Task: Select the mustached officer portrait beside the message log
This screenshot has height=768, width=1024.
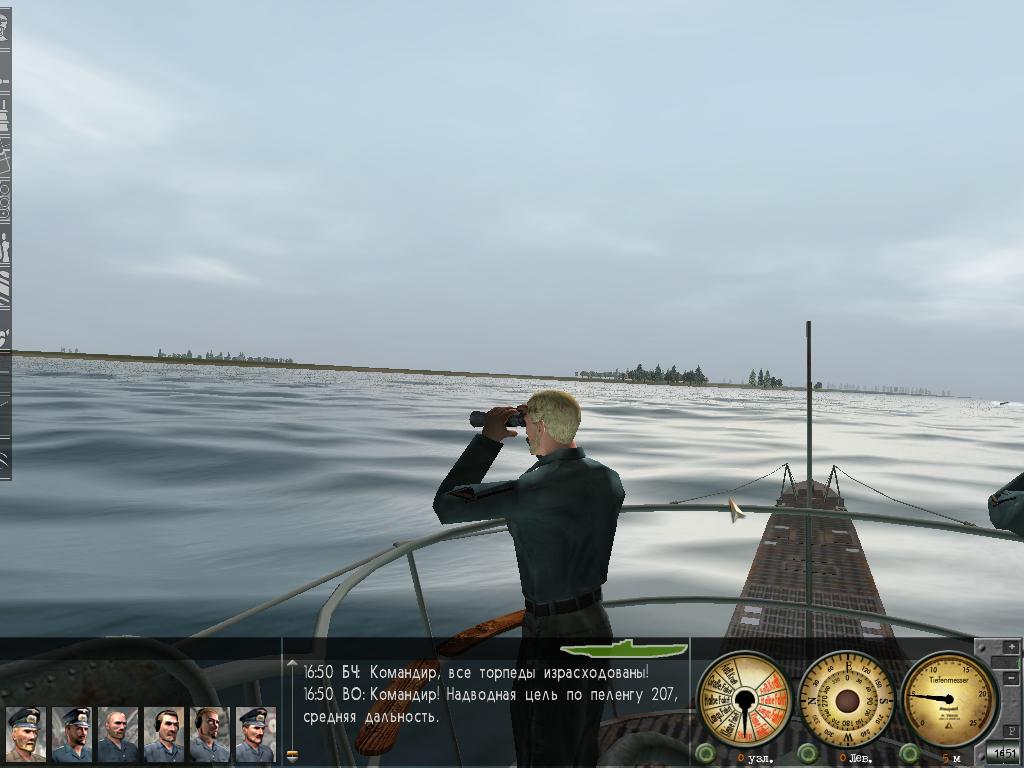Action: pyautogui.click(x=255, y=735)
